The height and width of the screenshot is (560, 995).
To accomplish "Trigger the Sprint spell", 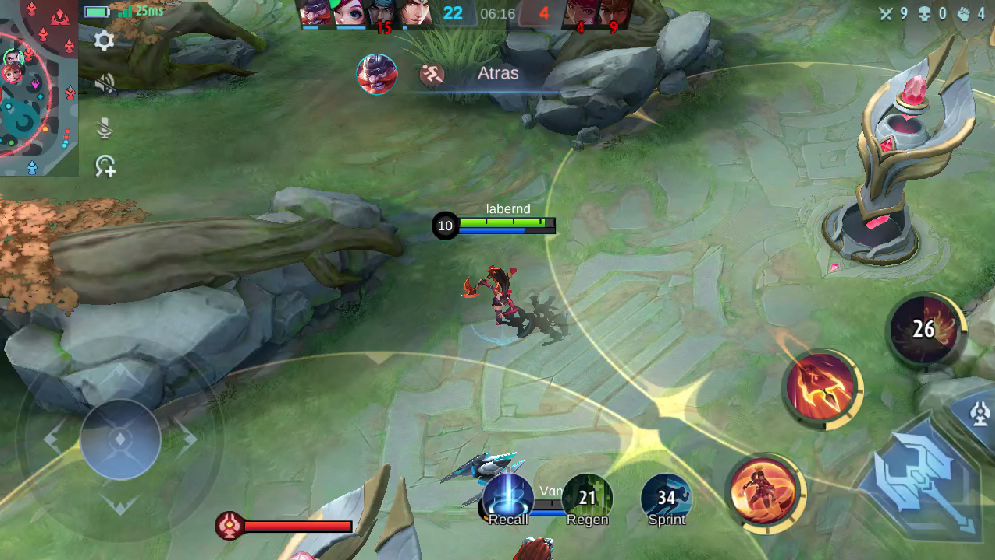I will coord(666,497).
